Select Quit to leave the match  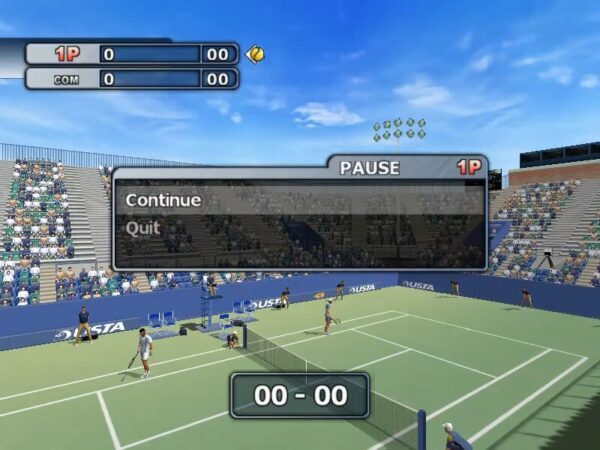pyautogui.click(x=143, y=228)
